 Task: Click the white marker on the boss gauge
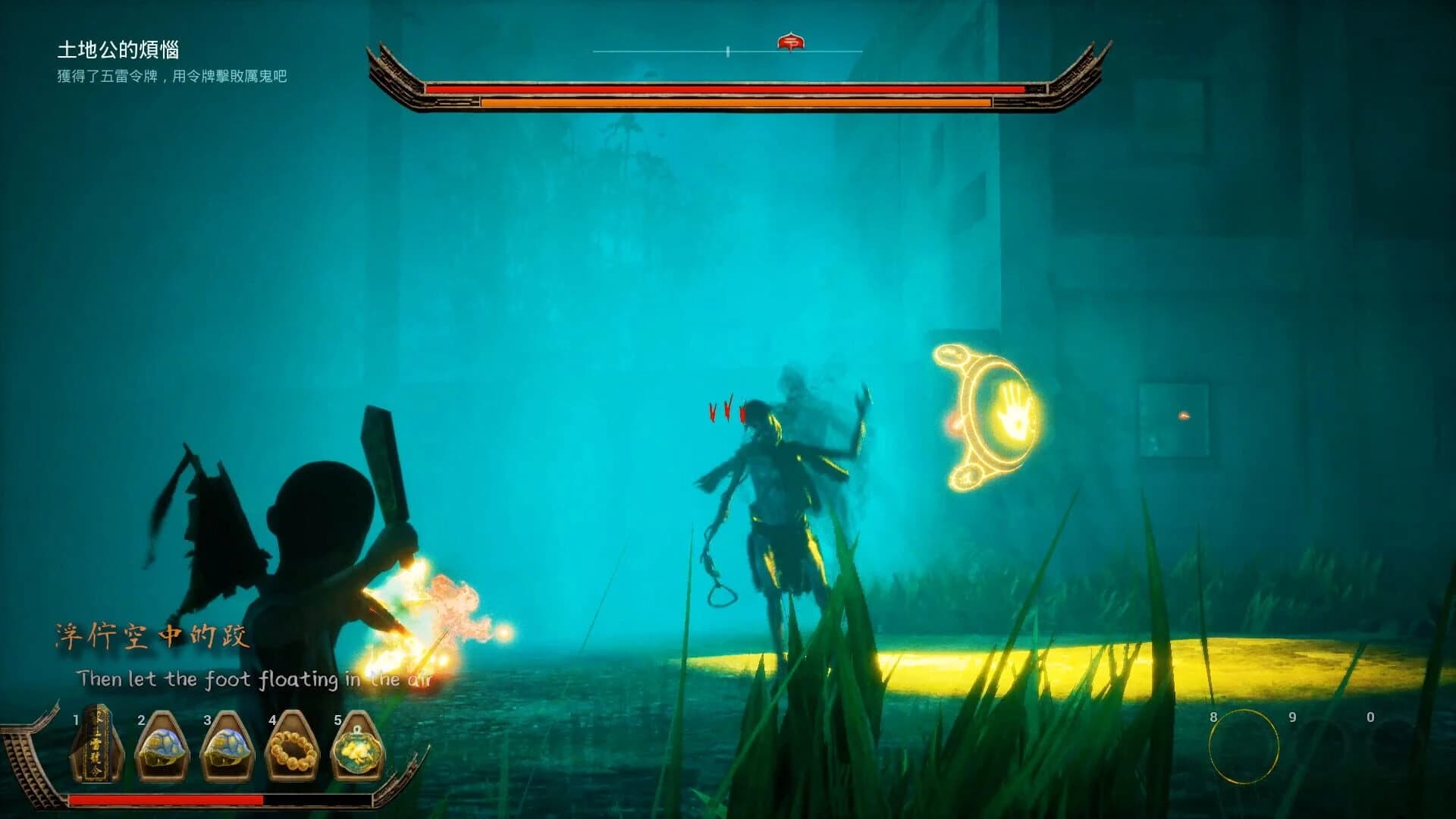click(x=729, y=50)
